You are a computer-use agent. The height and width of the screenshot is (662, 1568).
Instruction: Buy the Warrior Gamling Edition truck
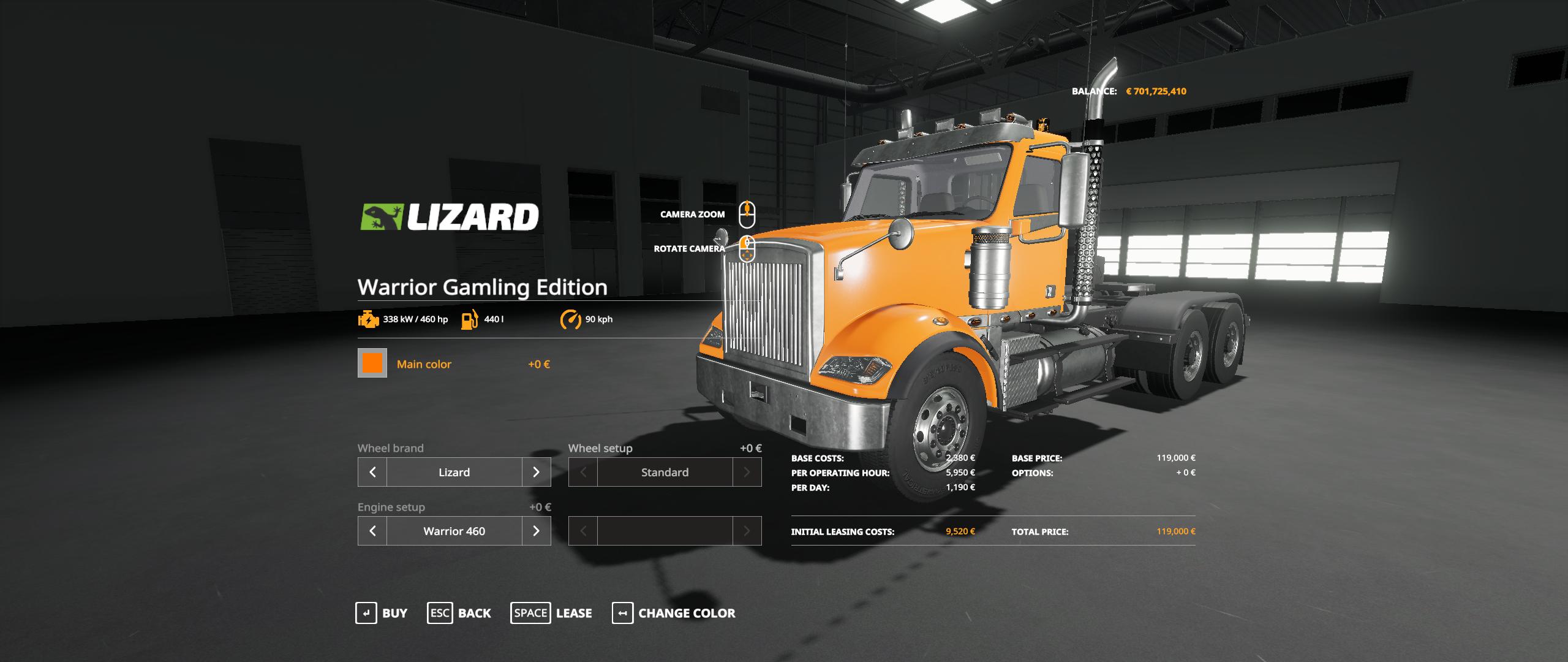(x=382, y=613)
